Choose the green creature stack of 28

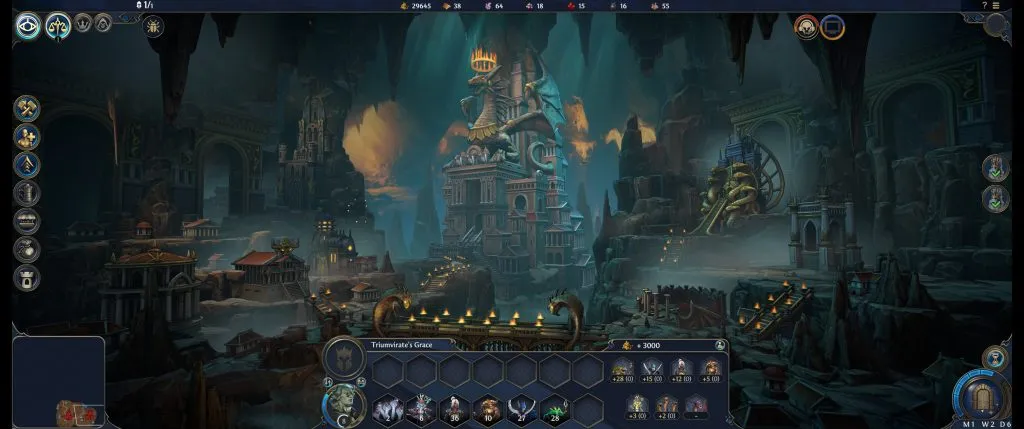tap(557, 407)
